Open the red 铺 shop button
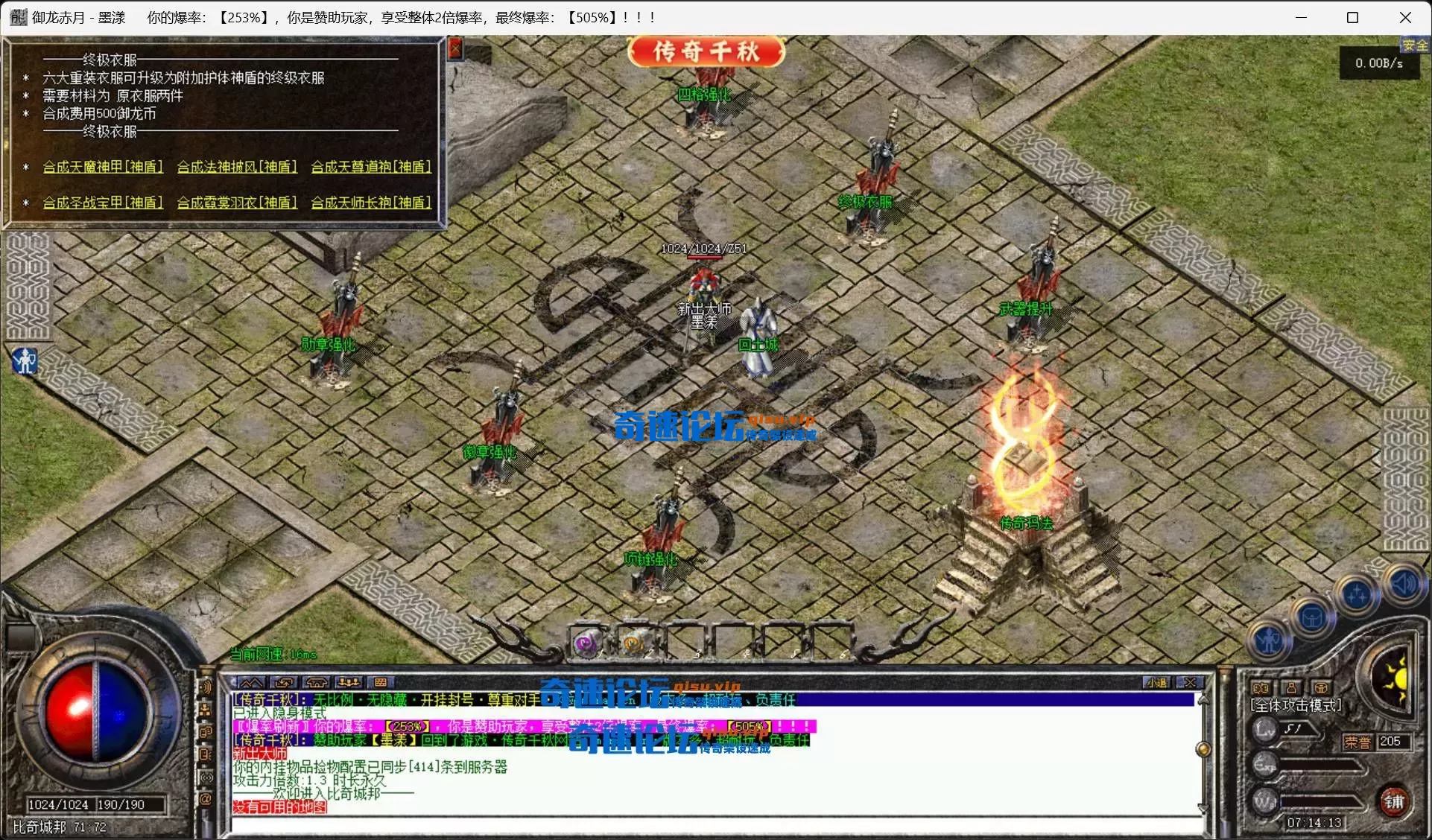 coord(1393,801)
